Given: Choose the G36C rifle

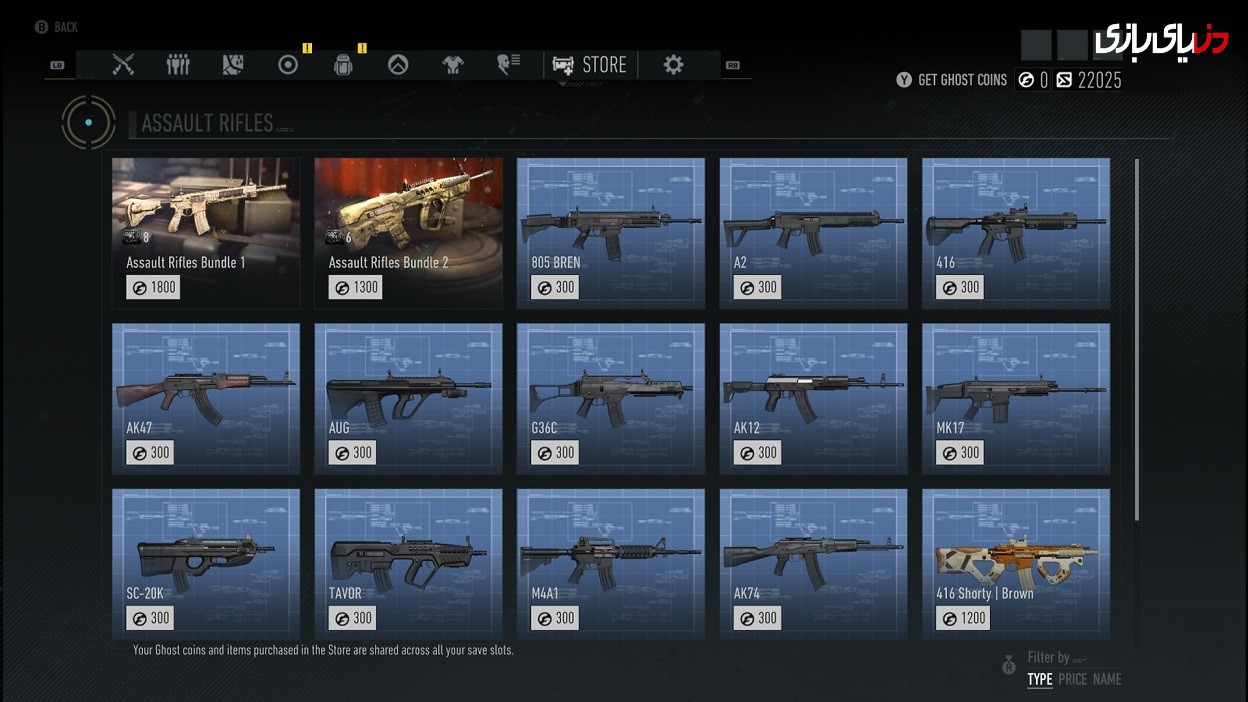Looking at the screenshot, I should [x=610, y=398].
